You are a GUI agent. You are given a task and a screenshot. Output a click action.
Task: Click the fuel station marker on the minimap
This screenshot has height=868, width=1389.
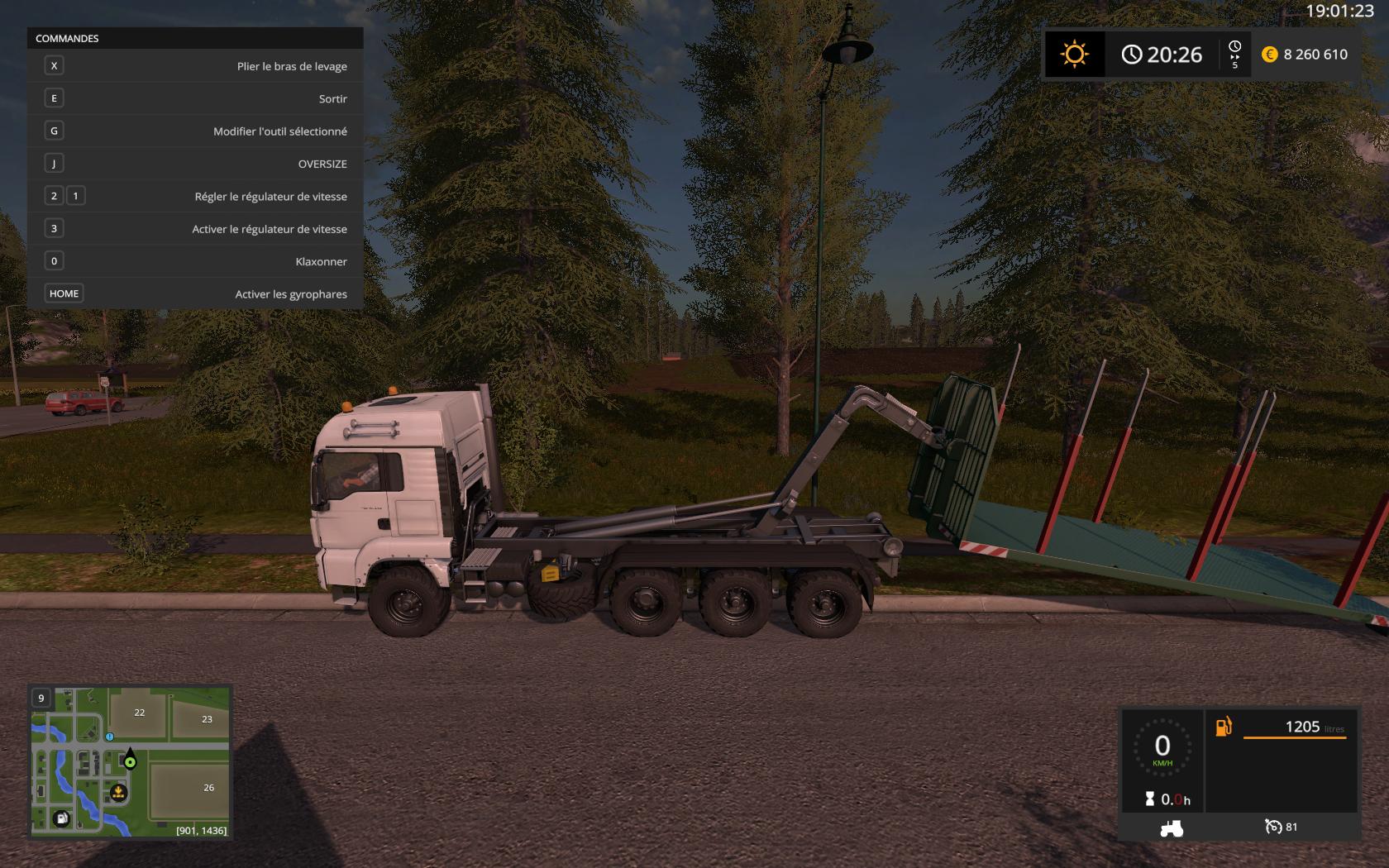click(x=62, y=818)
